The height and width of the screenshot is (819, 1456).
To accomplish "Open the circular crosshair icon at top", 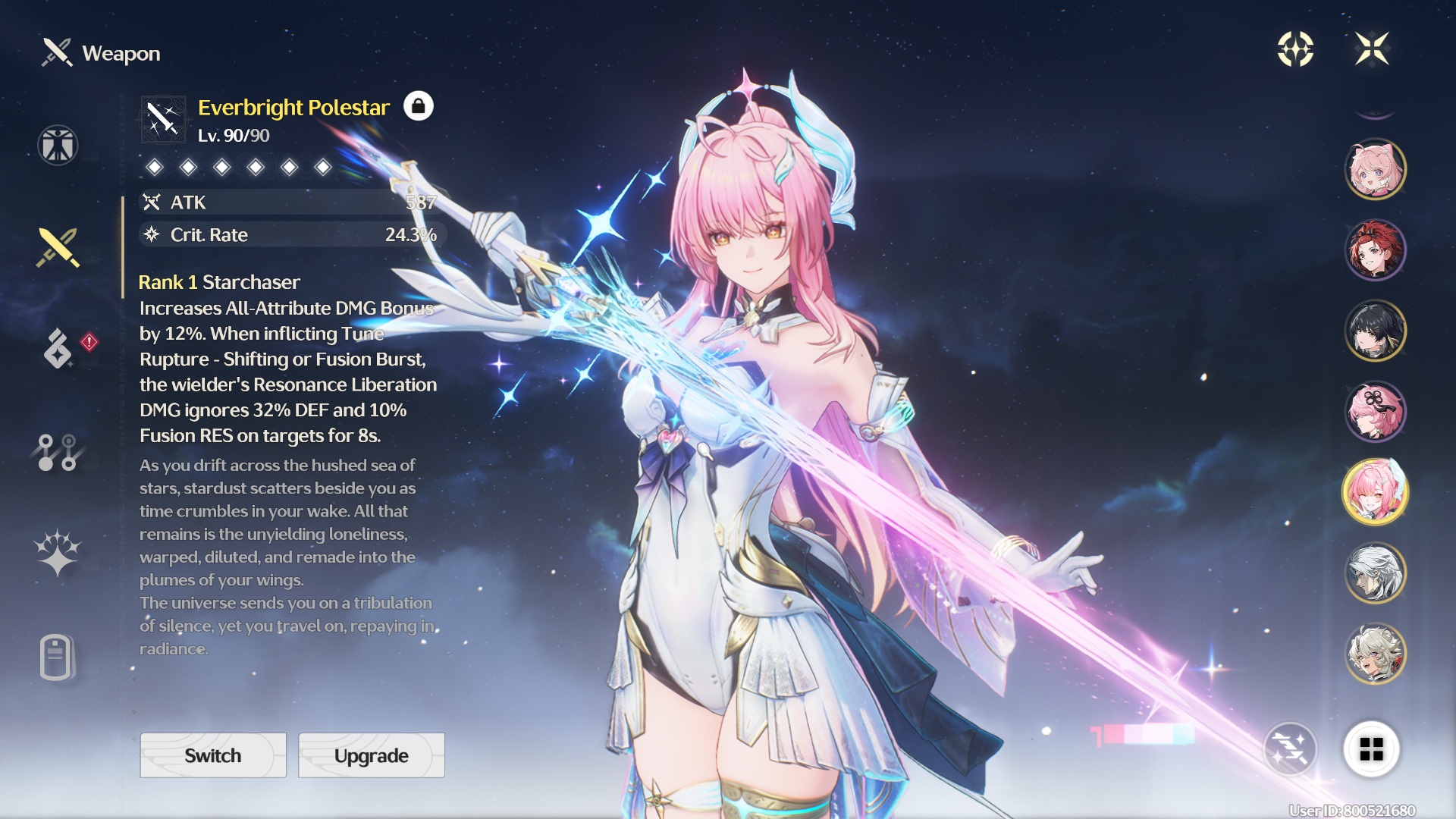I will (x=1295, y=49).
